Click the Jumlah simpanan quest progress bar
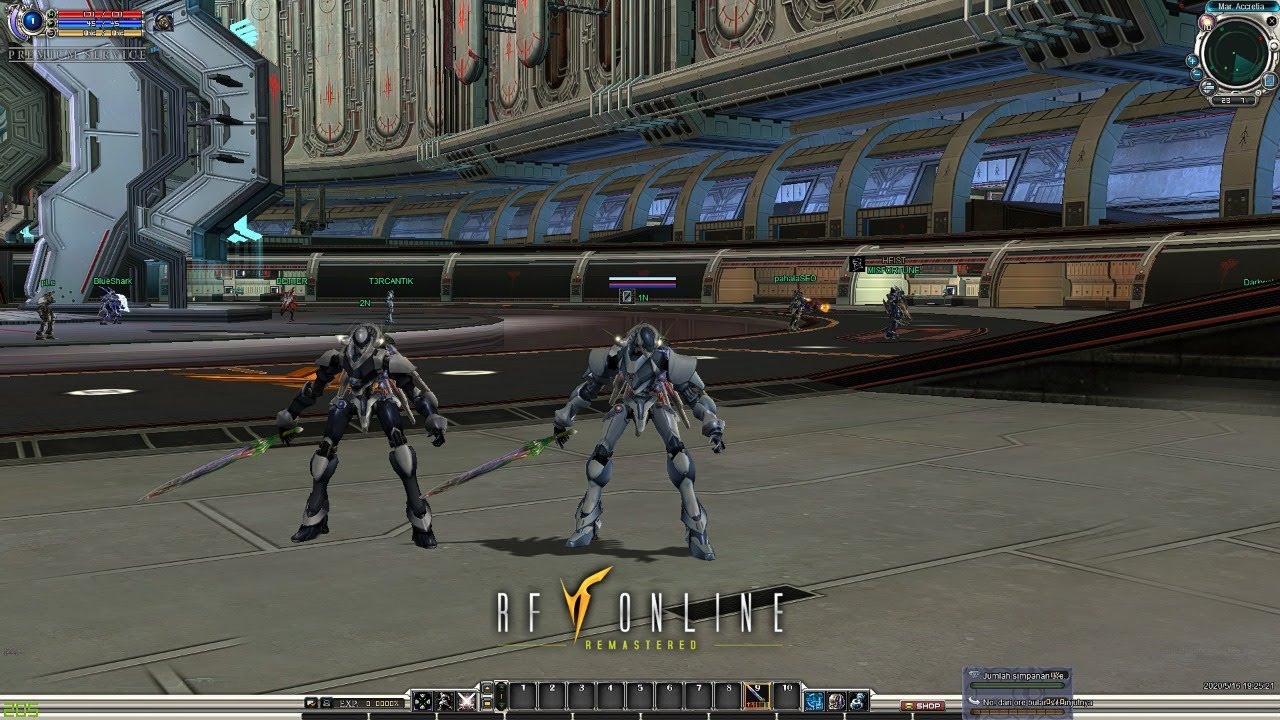The height and width of the screenshot is (720, 1280). [x=1018, y=685]
